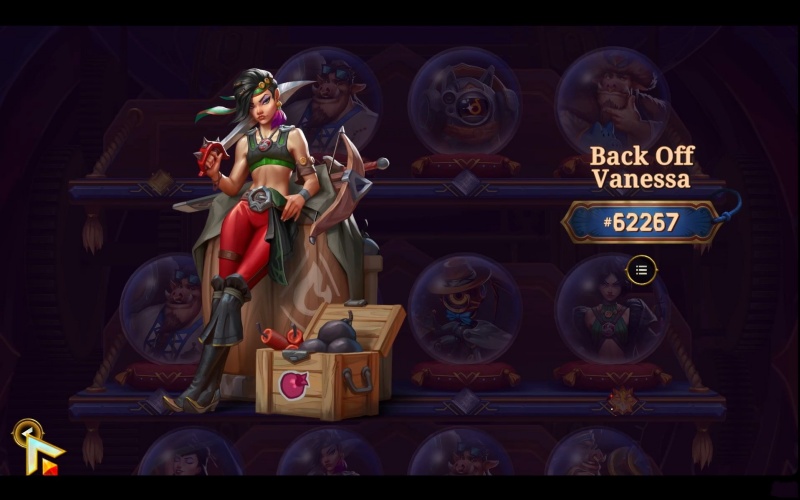Go back using the round gold arrow button
Image resolution: width=800 pixels, height=500 pixels.
[x=26, y=433]
